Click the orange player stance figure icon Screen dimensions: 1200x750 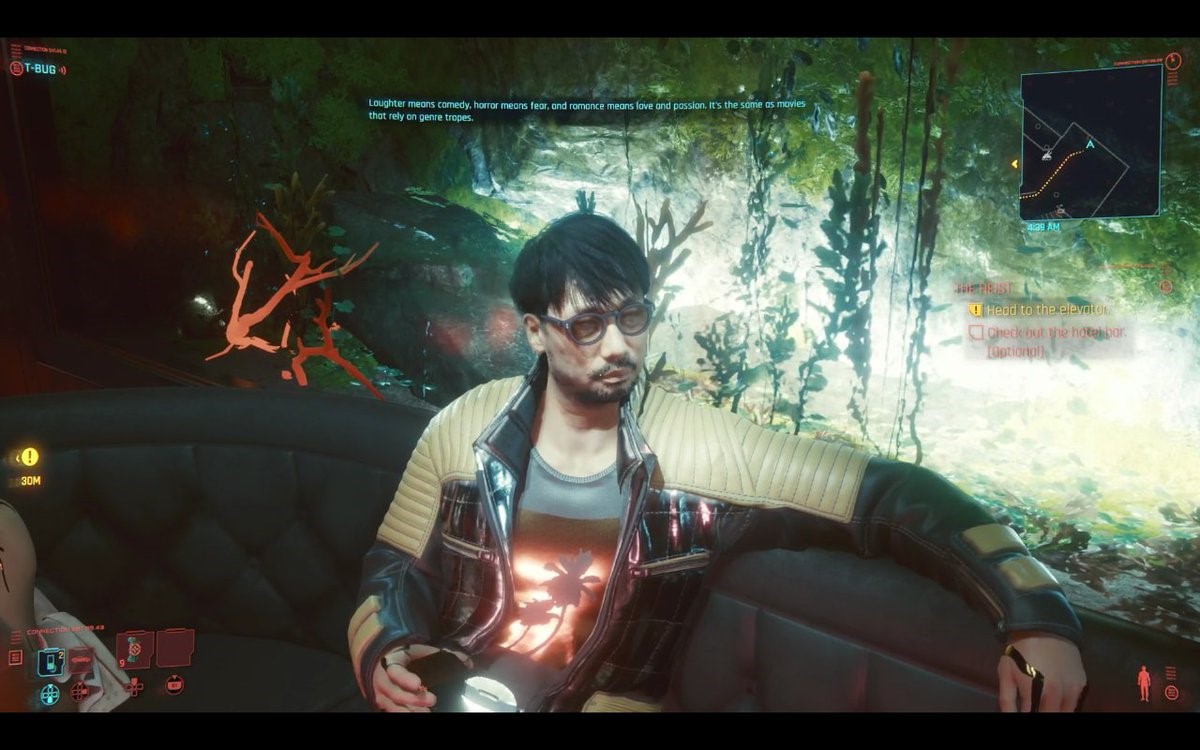(1144, 683)
